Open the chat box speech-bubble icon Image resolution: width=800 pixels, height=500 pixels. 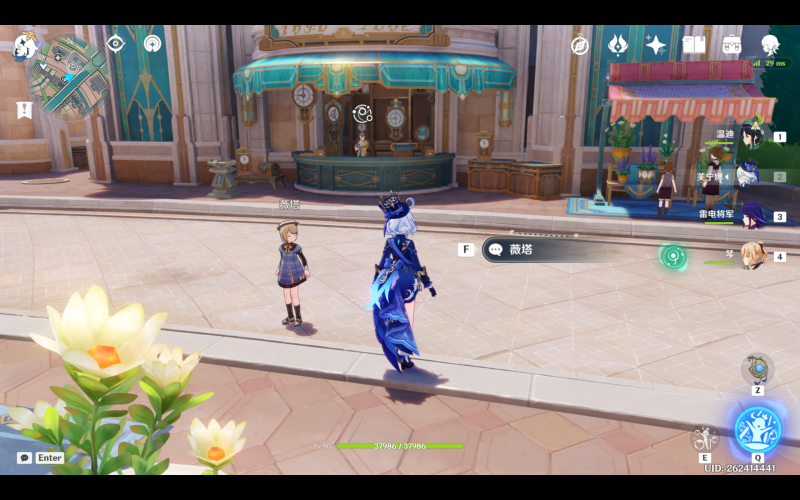coord(24,457)
